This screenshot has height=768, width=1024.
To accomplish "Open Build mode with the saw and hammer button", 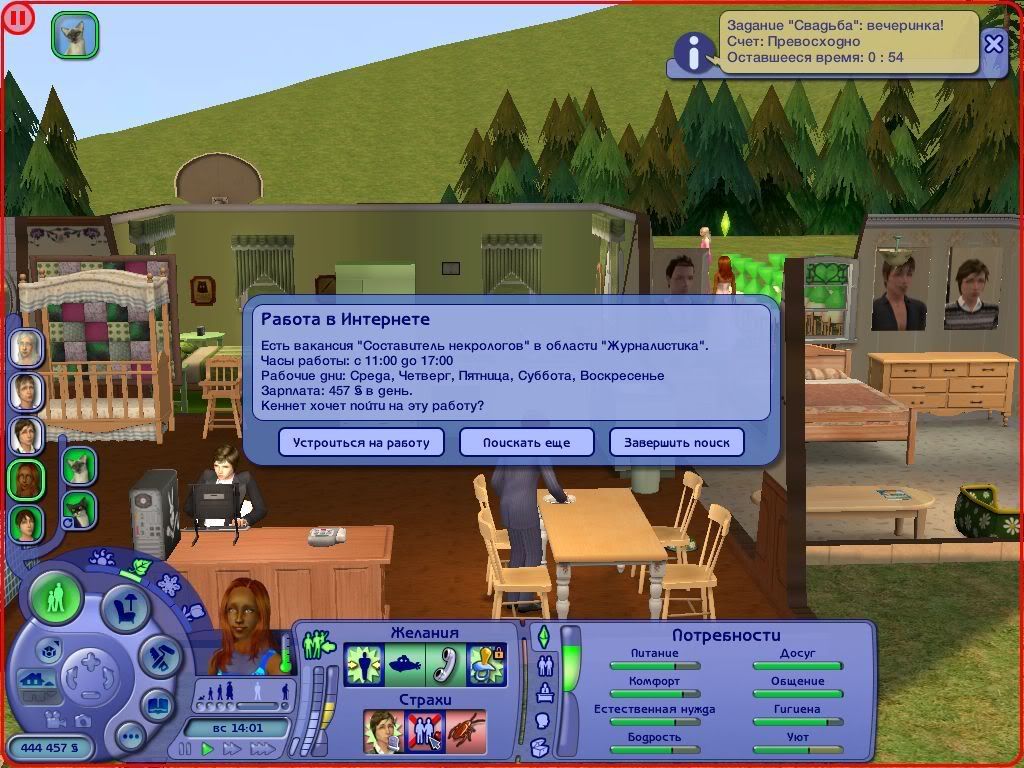I will click(159, 656).
